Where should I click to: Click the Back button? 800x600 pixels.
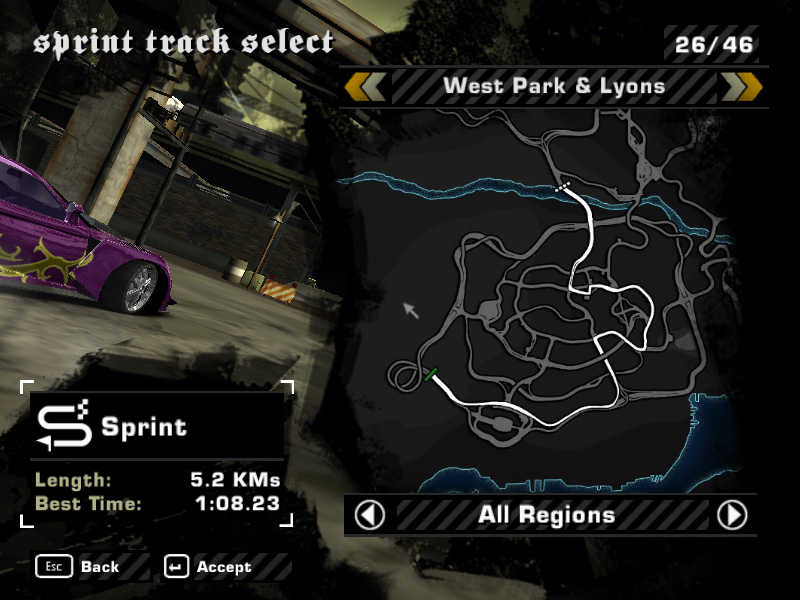click(x=78, y=567)
